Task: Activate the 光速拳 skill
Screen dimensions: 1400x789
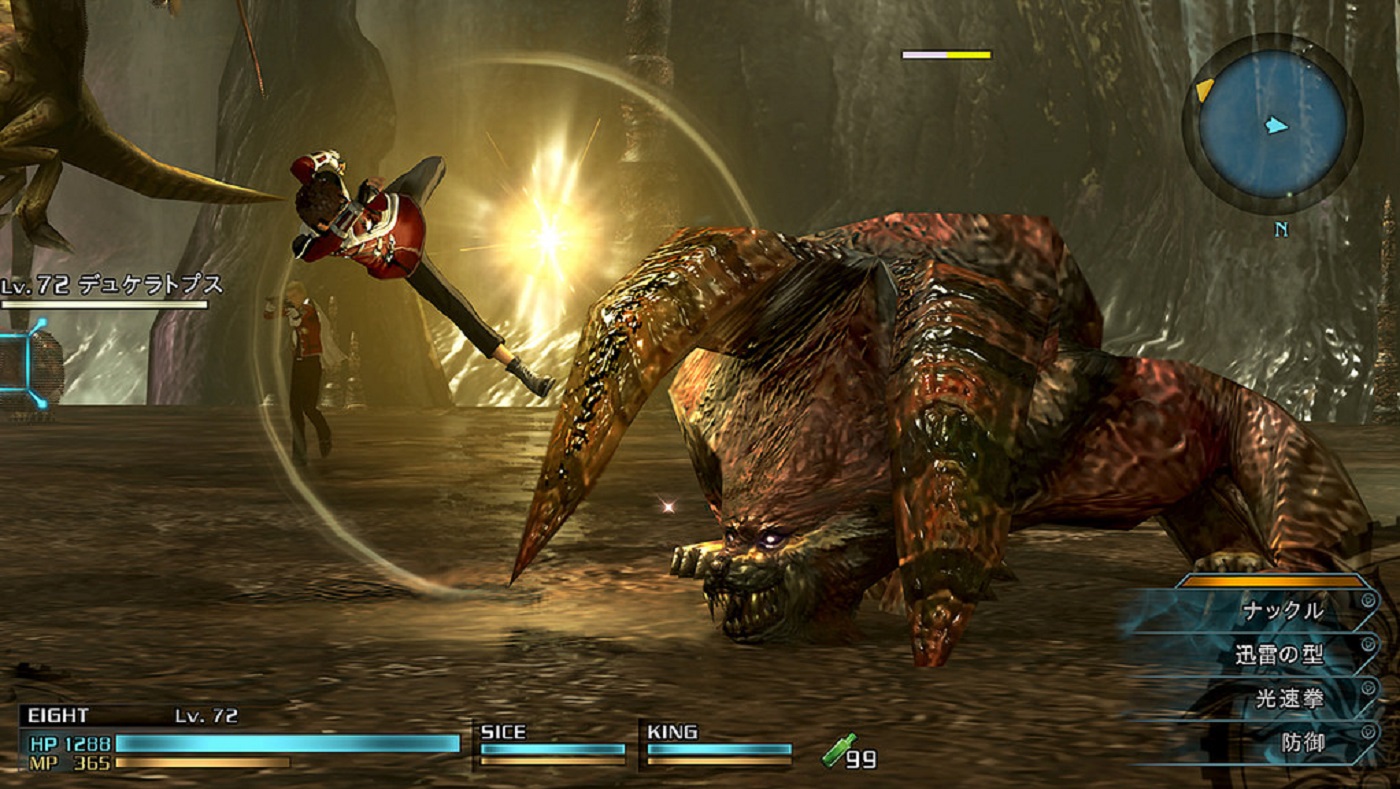Action: (1289, 699)
